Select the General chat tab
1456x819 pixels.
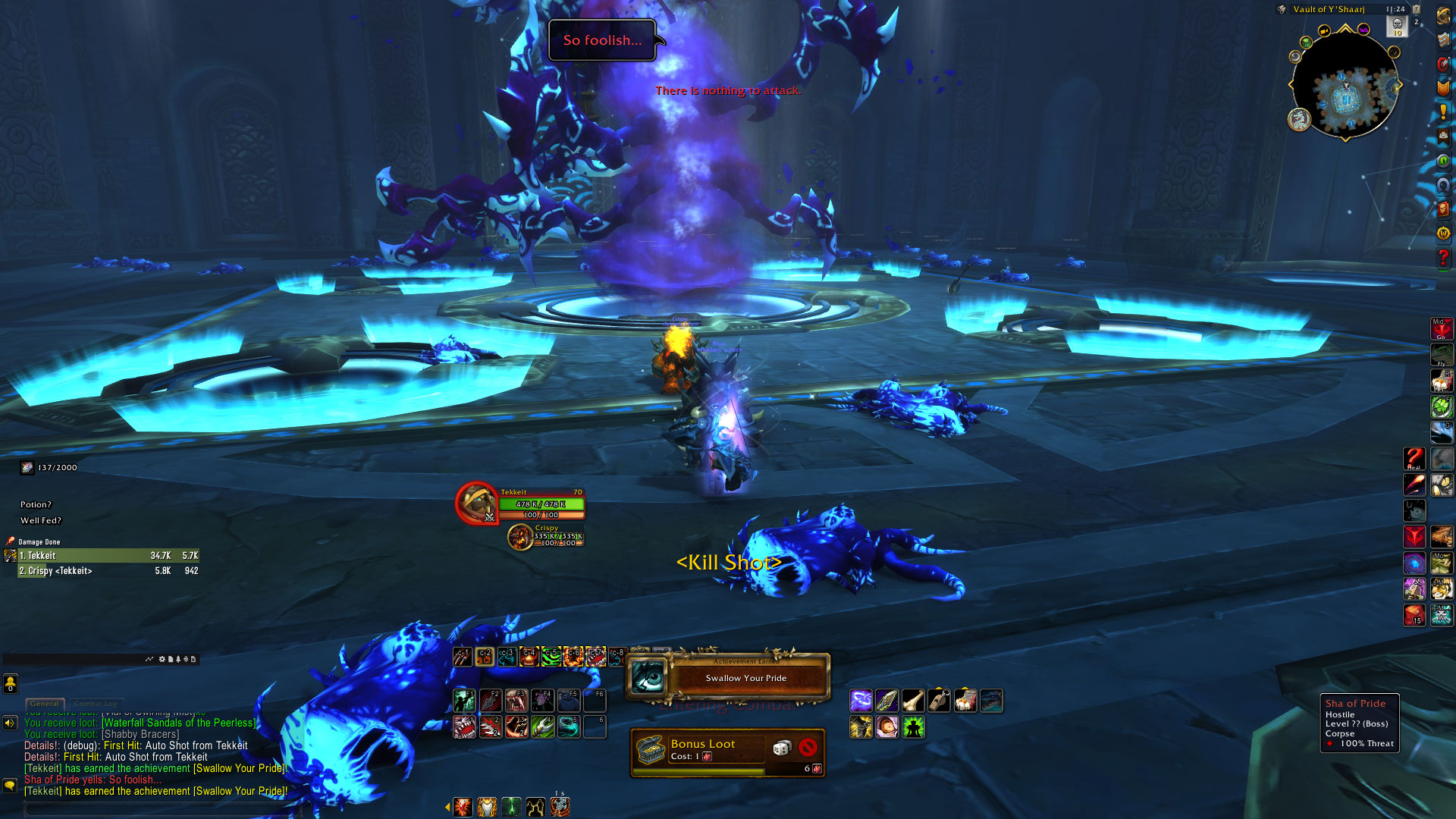click(x=45, y=704)
